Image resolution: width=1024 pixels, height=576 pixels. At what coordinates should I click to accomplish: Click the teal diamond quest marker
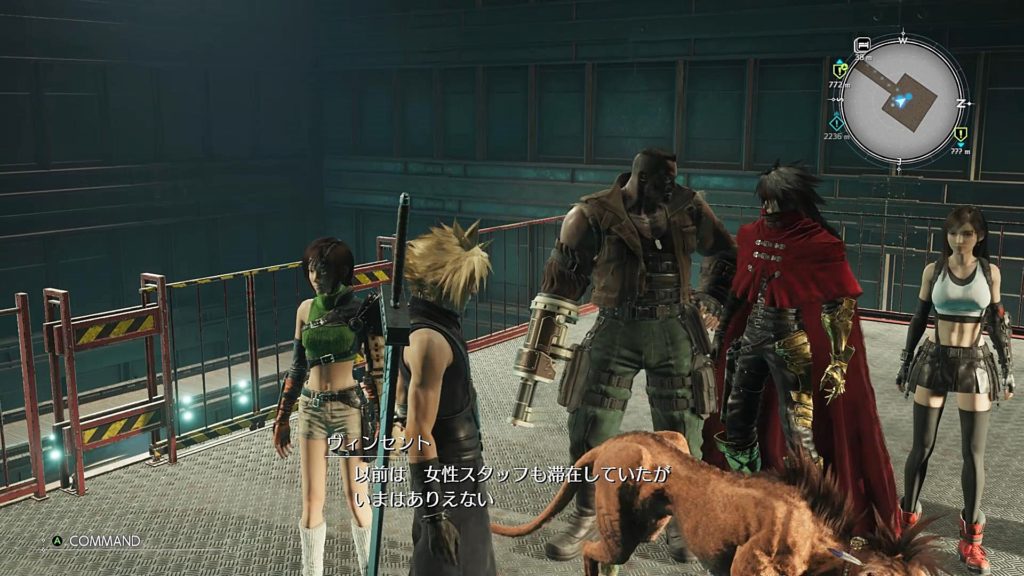click(x=837, y=121)
